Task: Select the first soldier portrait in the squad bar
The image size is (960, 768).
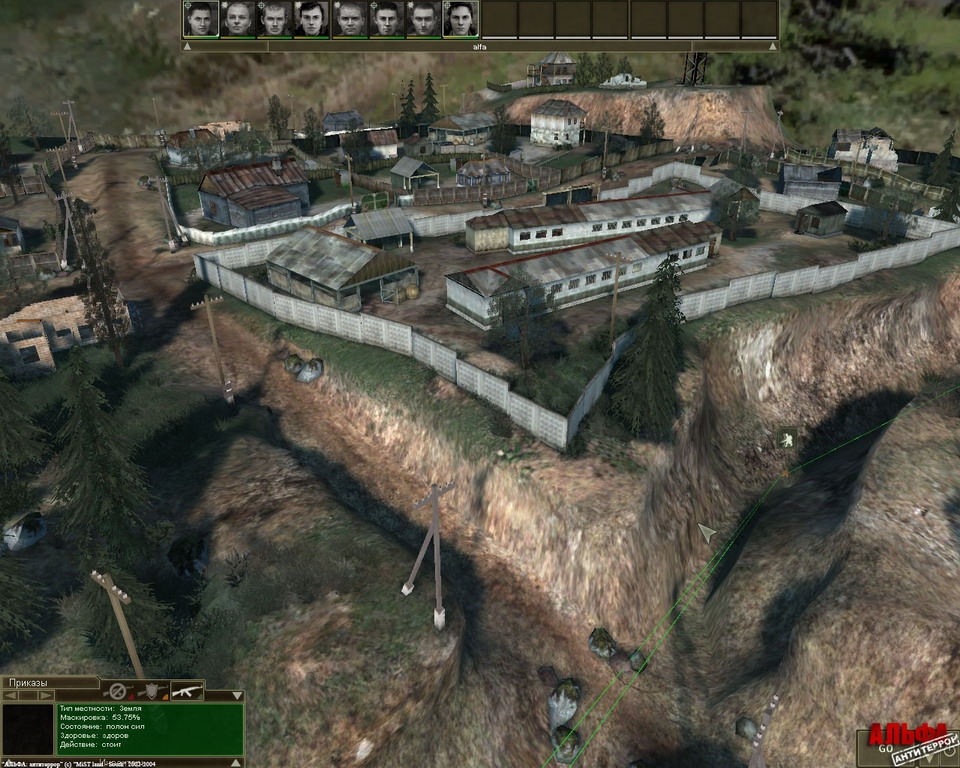Action: tap(201, 19)
